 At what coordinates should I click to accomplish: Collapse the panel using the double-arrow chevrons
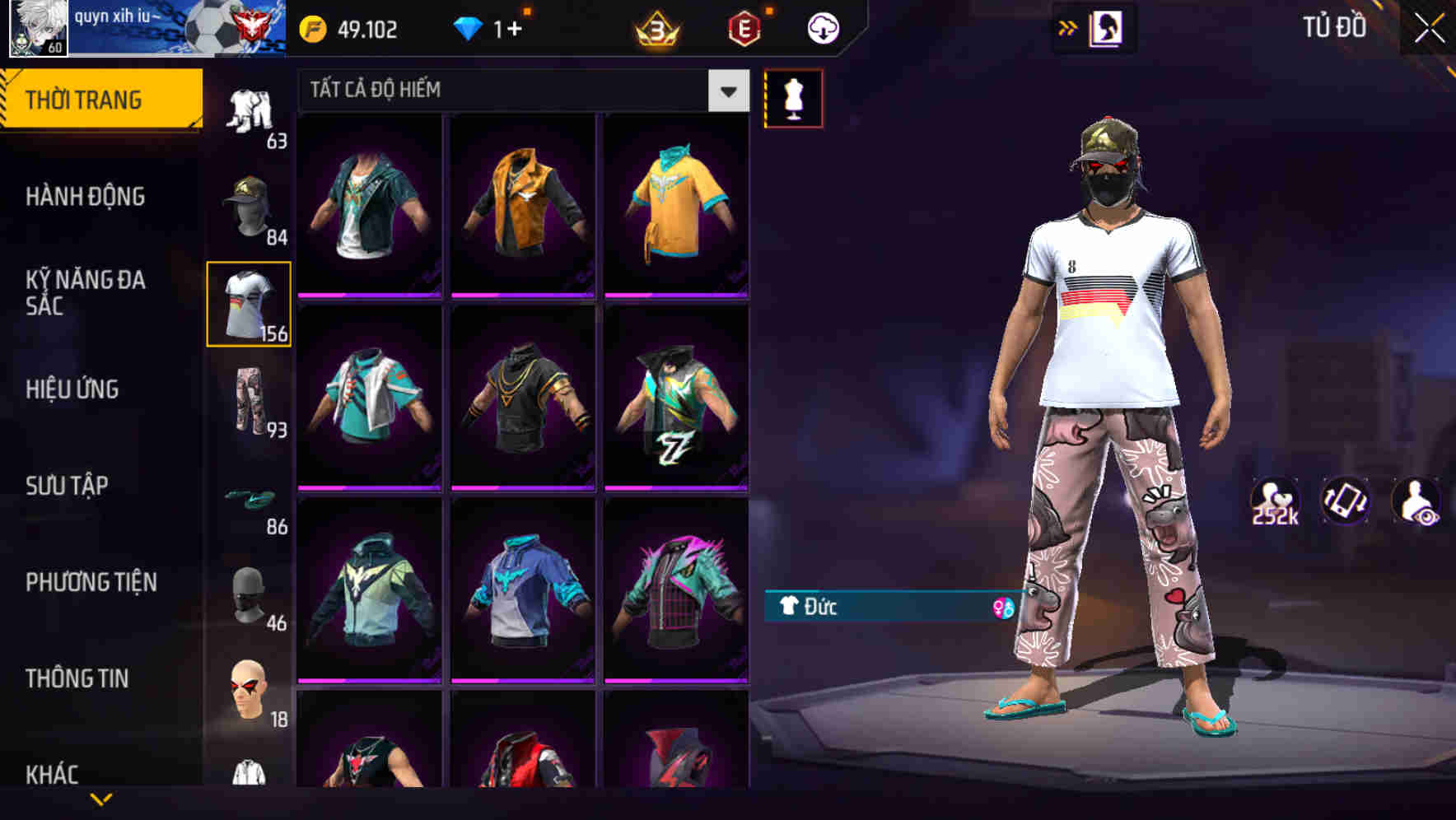tap(1067, 27)
